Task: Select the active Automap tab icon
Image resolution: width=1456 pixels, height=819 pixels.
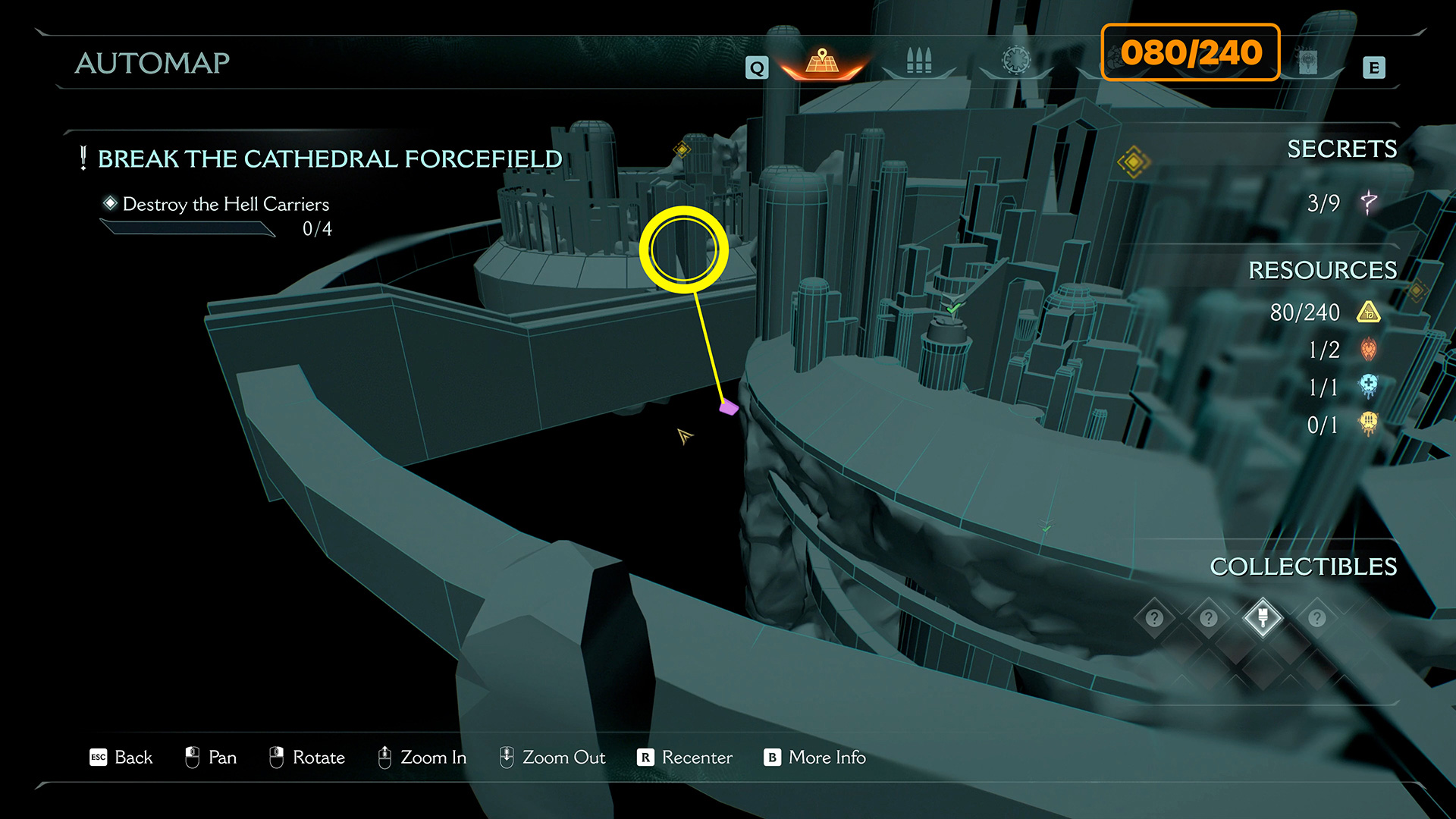Action: click(822, 61)
